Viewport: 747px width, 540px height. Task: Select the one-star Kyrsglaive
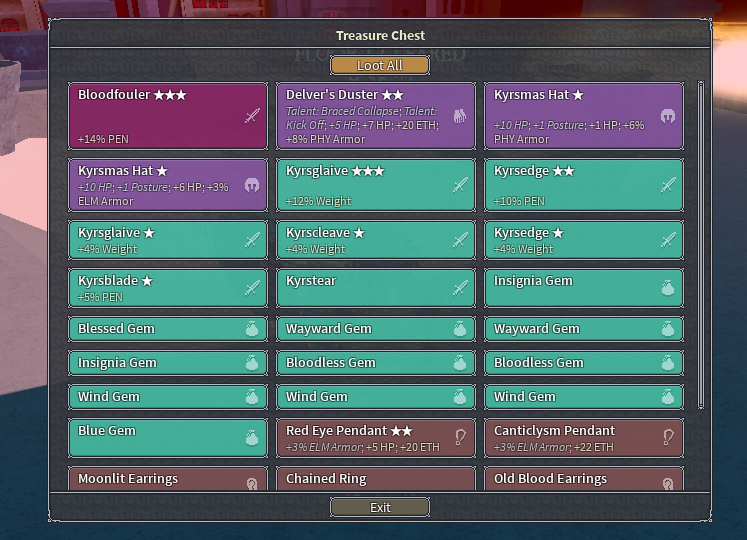pyautogui.click(x=168, y=240)
